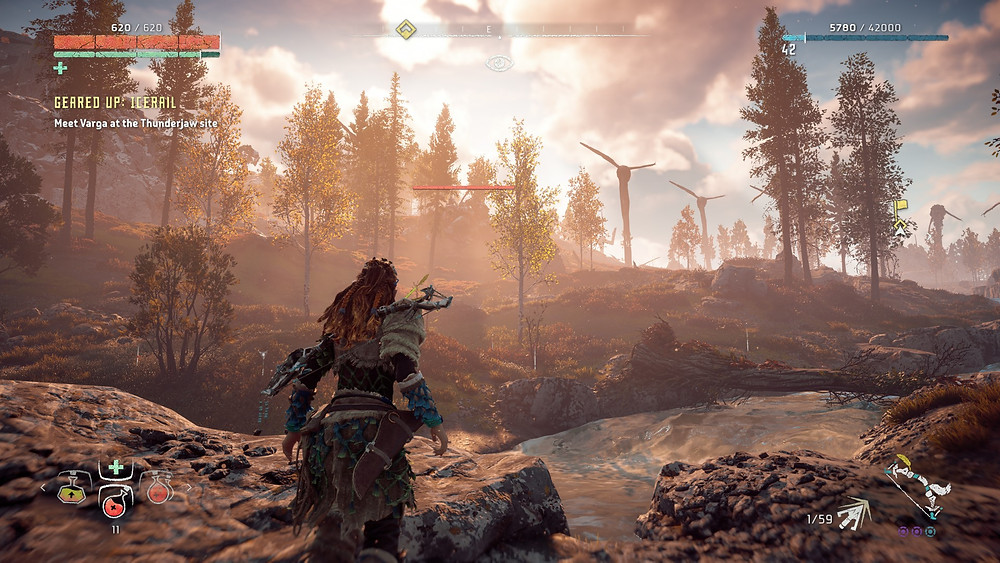Toggle the stealth visibility eye indicator
The height and width of the screenshot is (563, 1000).
click(499, 63)
